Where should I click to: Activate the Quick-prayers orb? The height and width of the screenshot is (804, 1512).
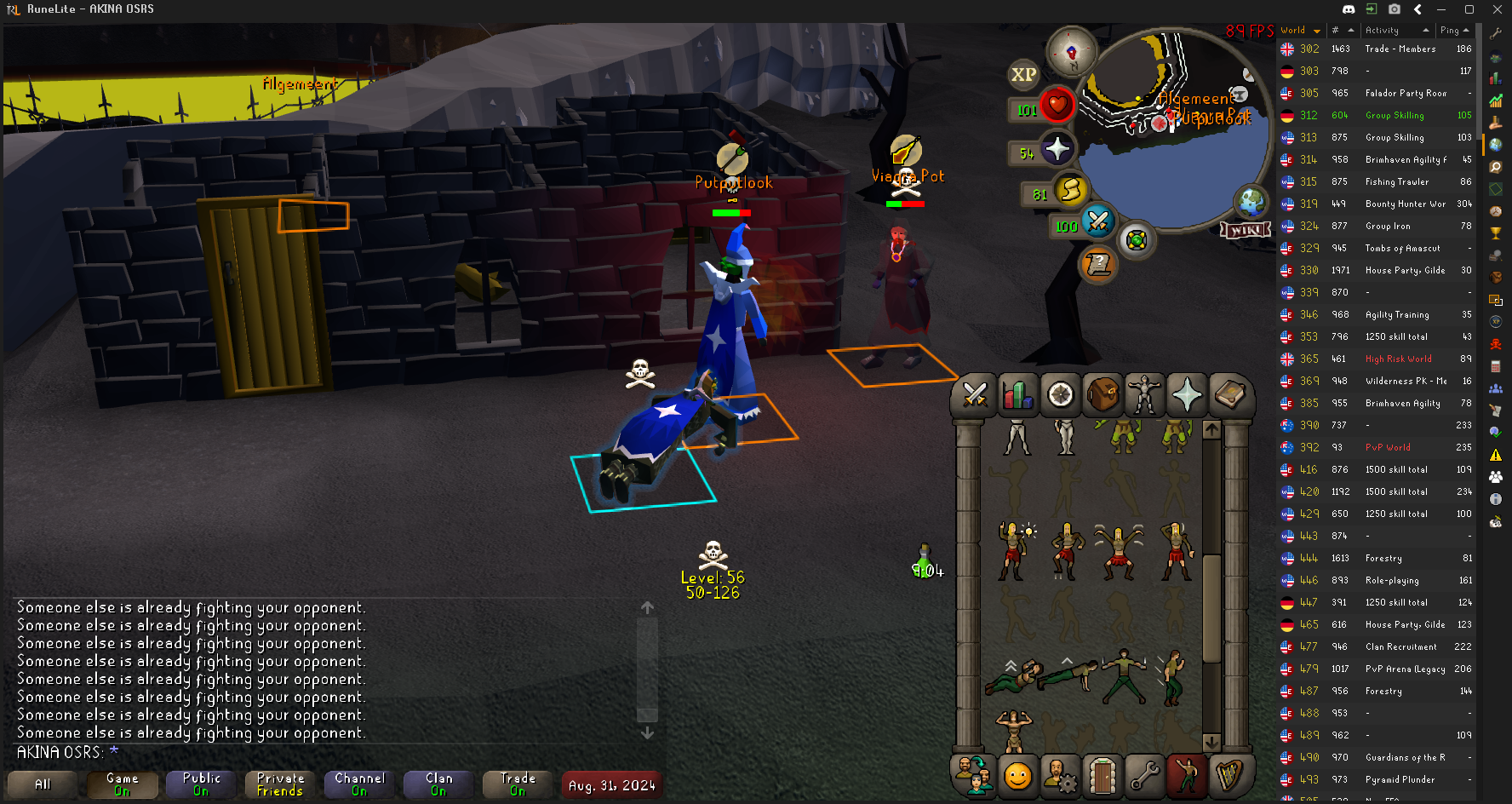[1057, 150]
